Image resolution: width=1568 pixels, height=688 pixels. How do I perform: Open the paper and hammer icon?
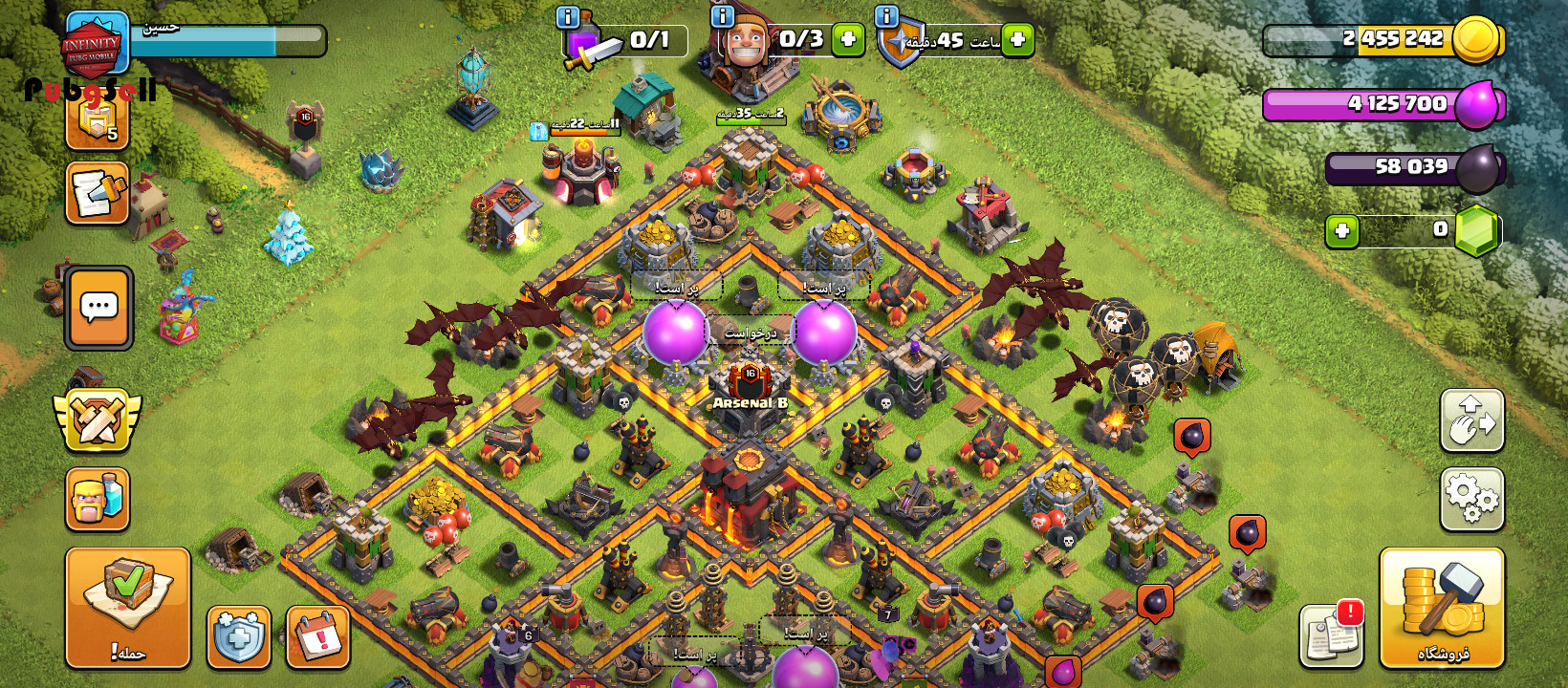[98, 193]
